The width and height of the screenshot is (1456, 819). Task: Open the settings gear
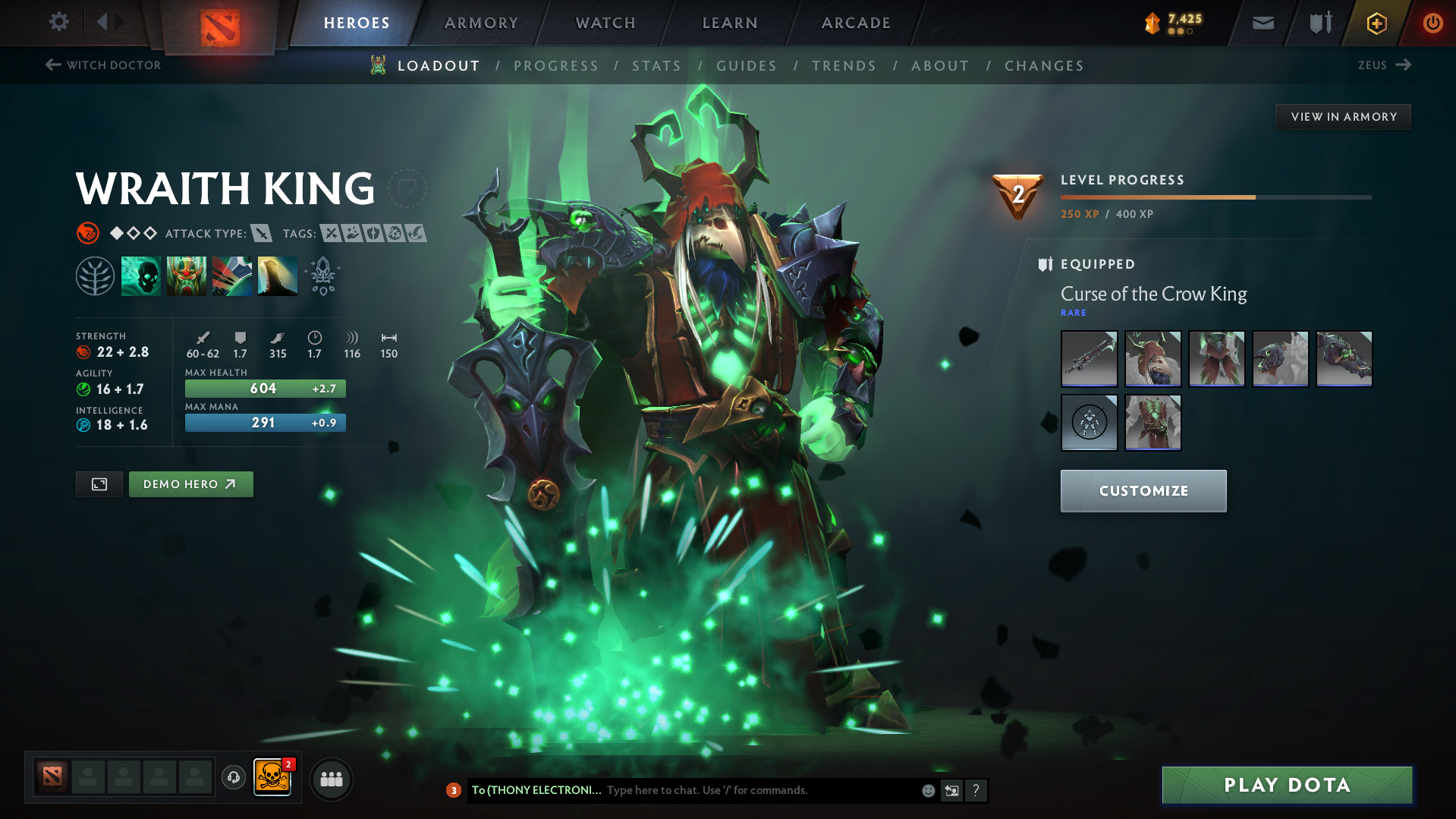tap(59, 22)
